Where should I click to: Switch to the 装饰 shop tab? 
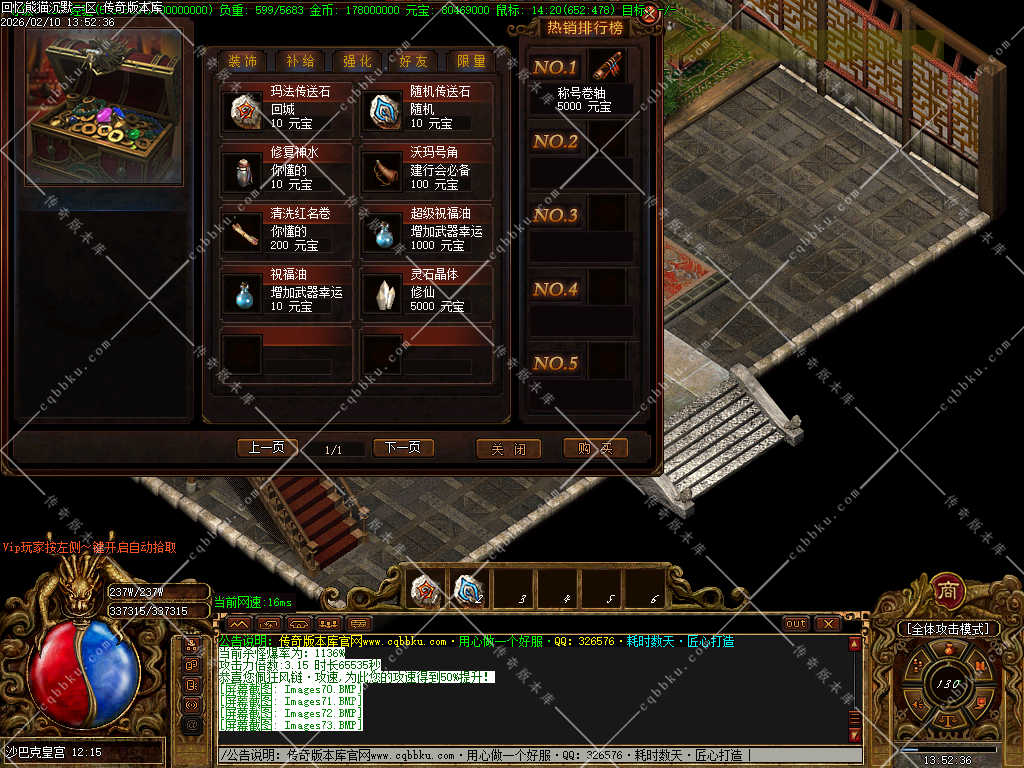pos(243,61)
